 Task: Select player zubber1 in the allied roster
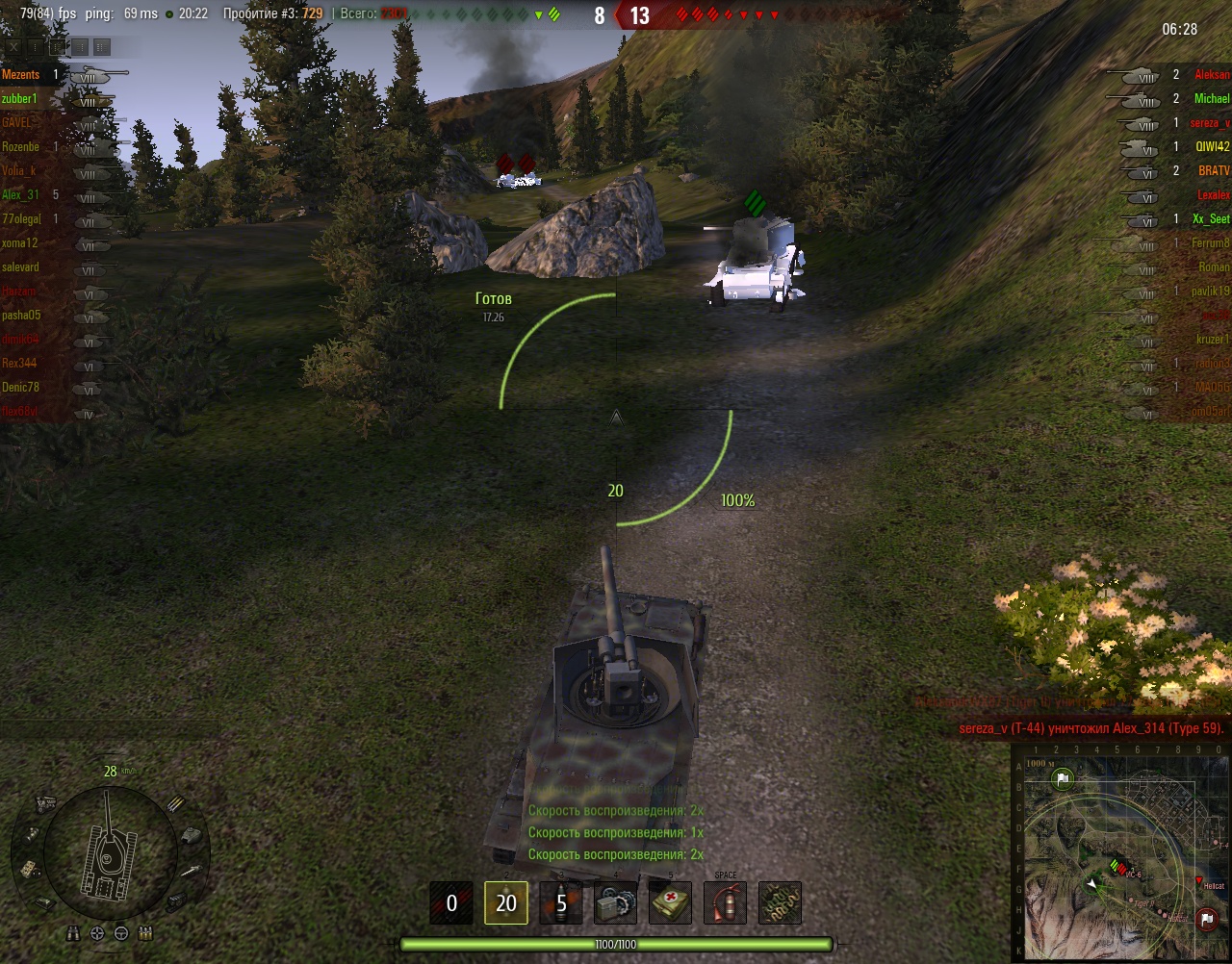coord(20,99)
